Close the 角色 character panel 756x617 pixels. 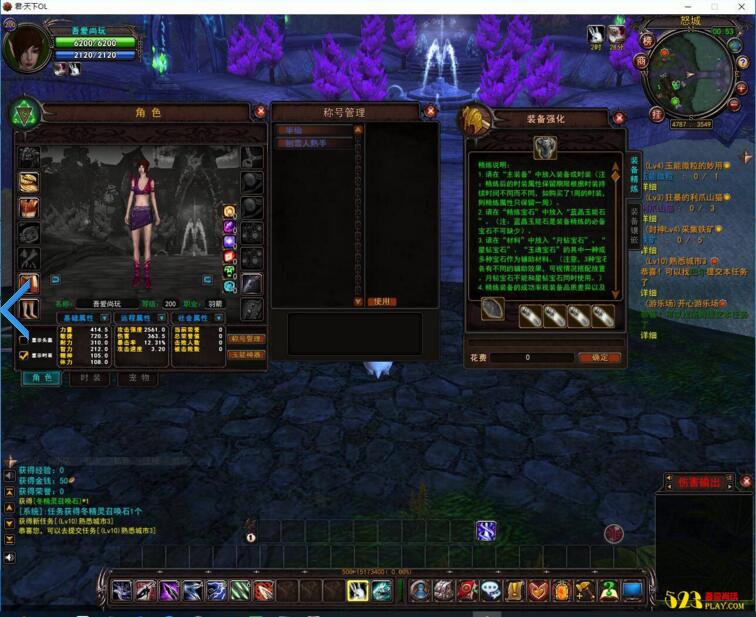[x=260, y=112]
